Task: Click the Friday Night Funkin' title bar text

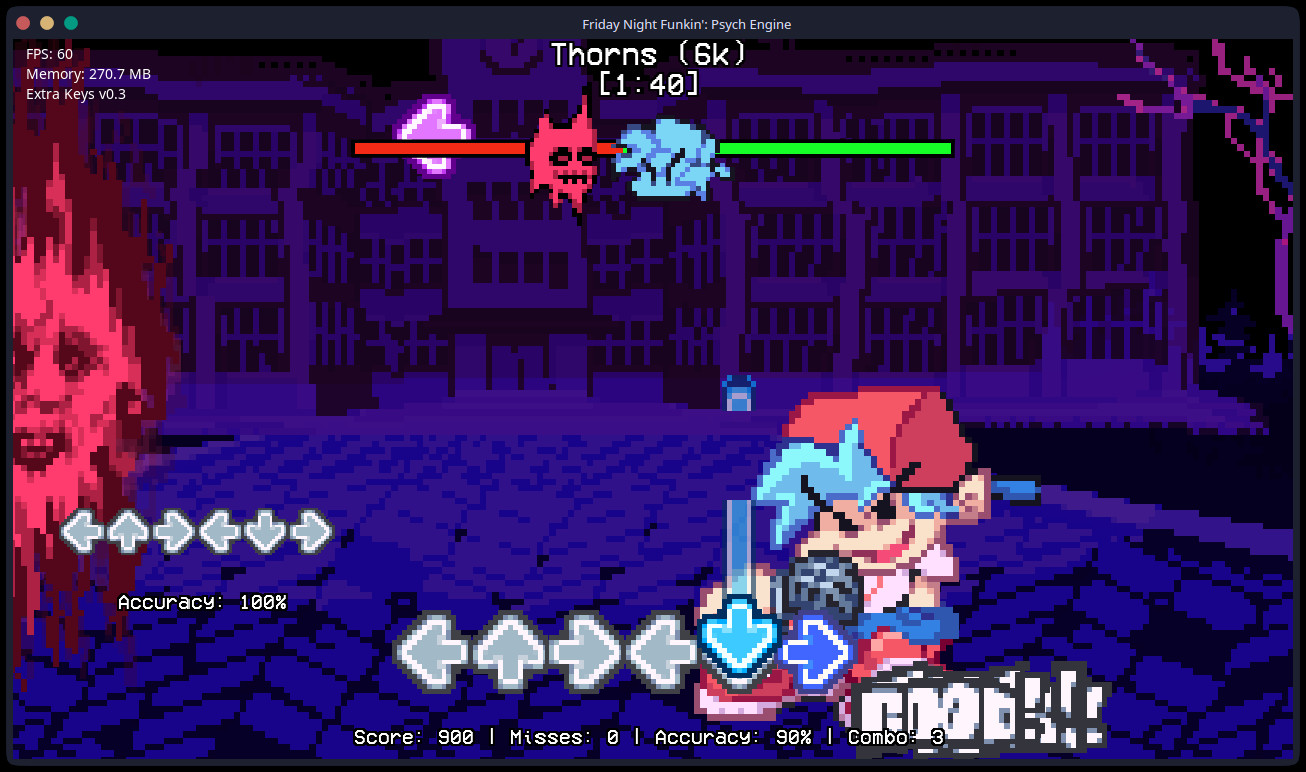Action: click(687, 24)
